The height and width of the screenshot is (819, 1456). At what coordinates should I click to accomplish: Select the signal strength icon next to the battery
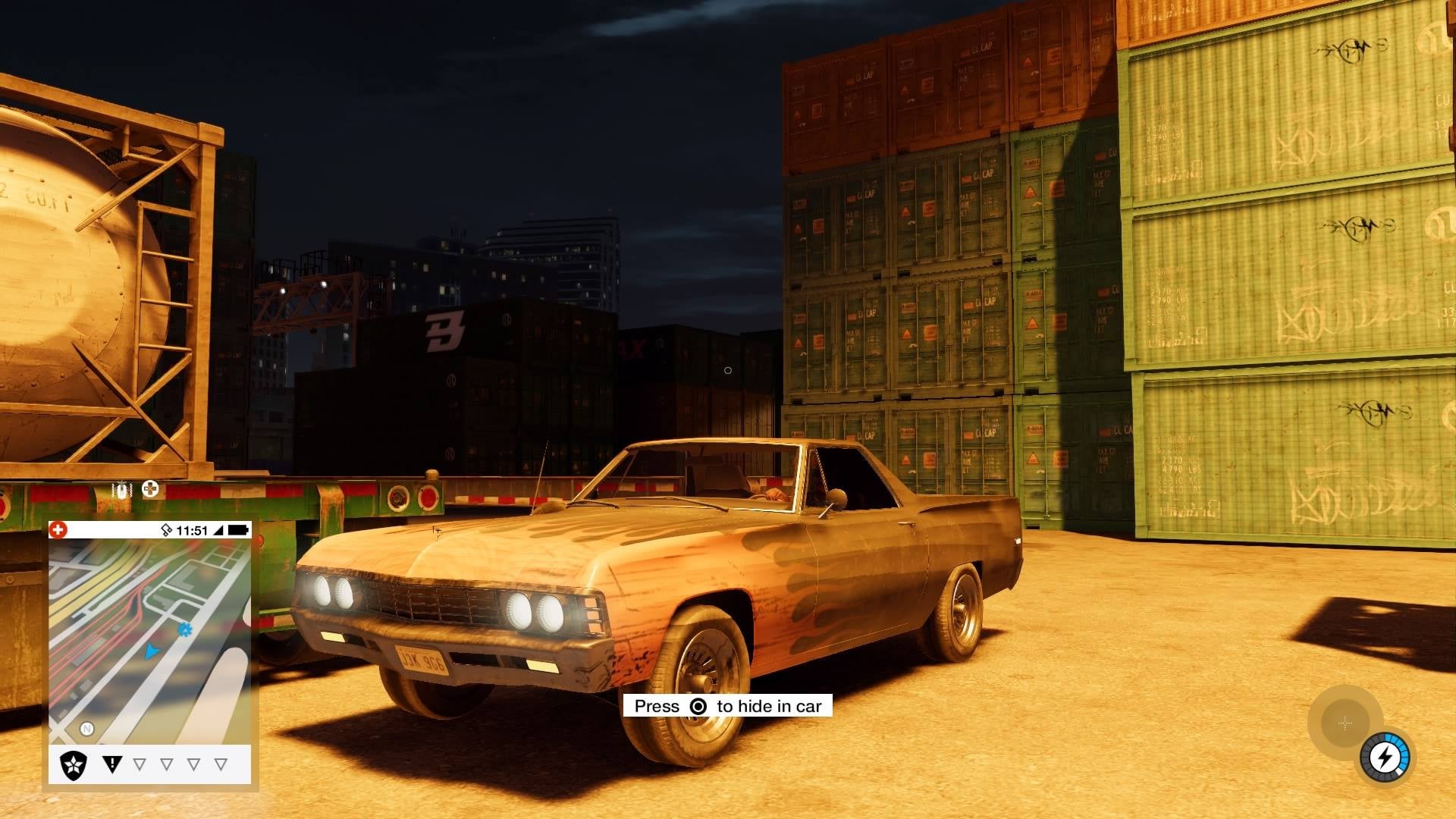(218, 530)
